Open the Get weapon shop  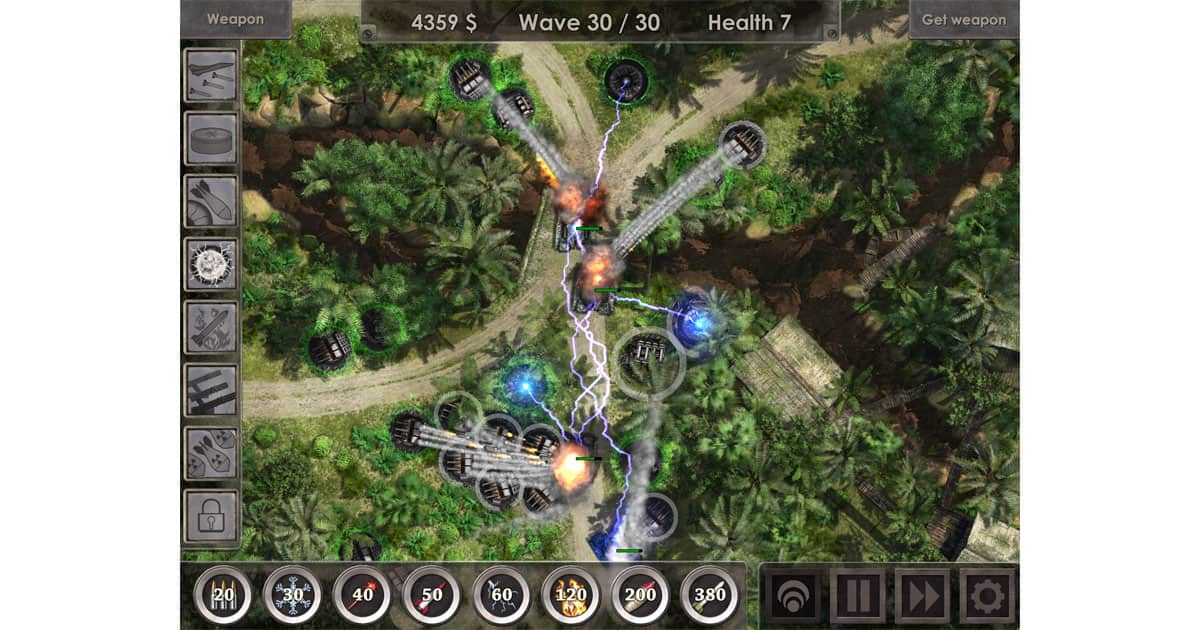[x=963, y=19]
